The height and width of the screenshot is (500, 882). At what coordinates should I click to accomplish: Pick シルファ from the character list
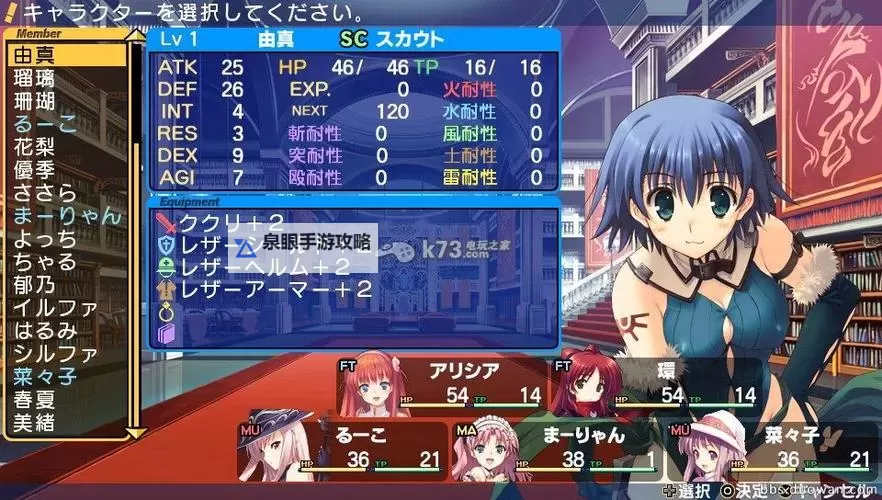57,353
